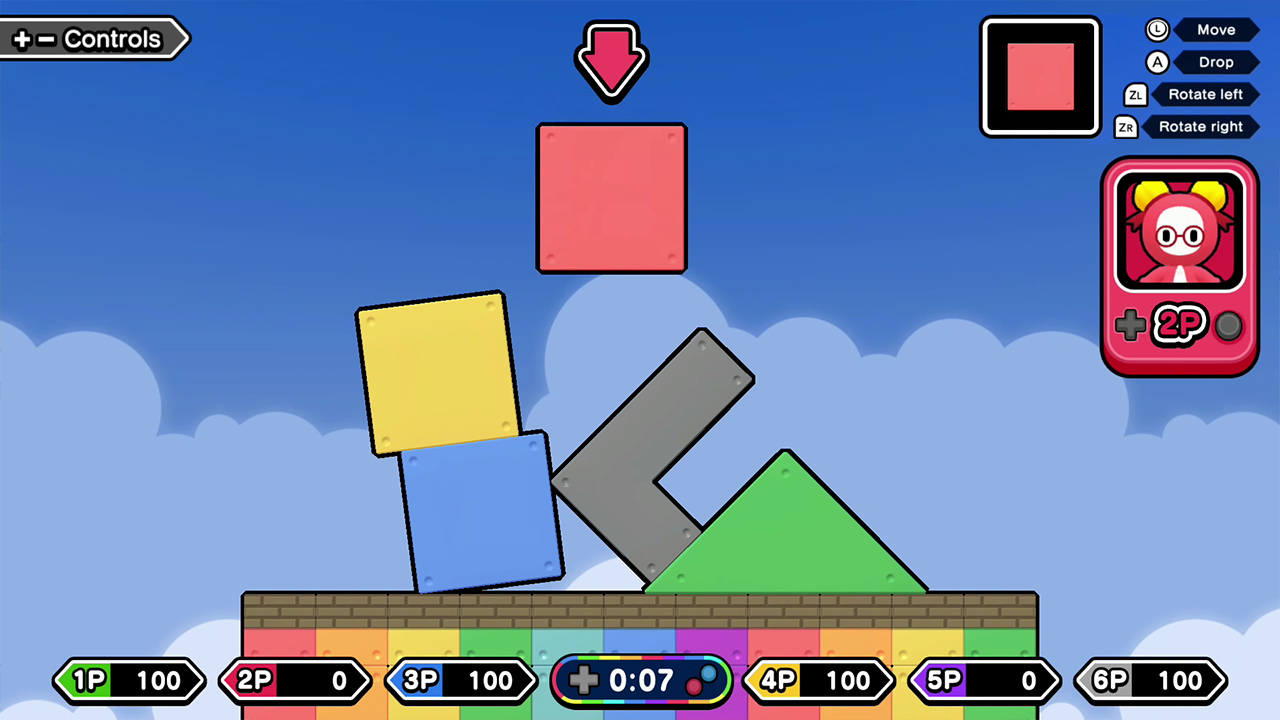Click the ZL Rotate left icon

[x=1135, y=94]
